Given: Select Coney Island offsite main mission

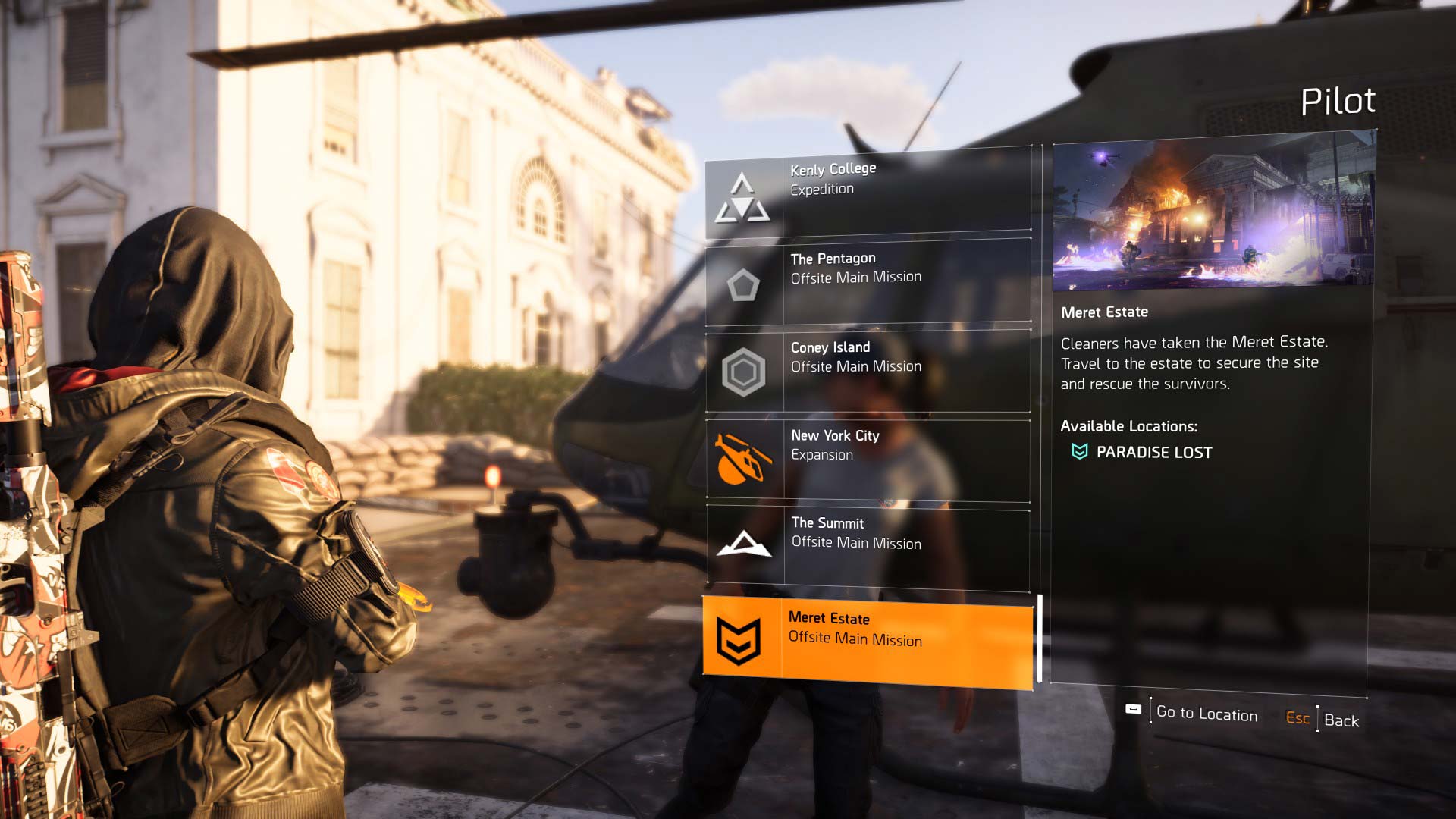Looking at the screenshot, I should click(x=868, y=370).
